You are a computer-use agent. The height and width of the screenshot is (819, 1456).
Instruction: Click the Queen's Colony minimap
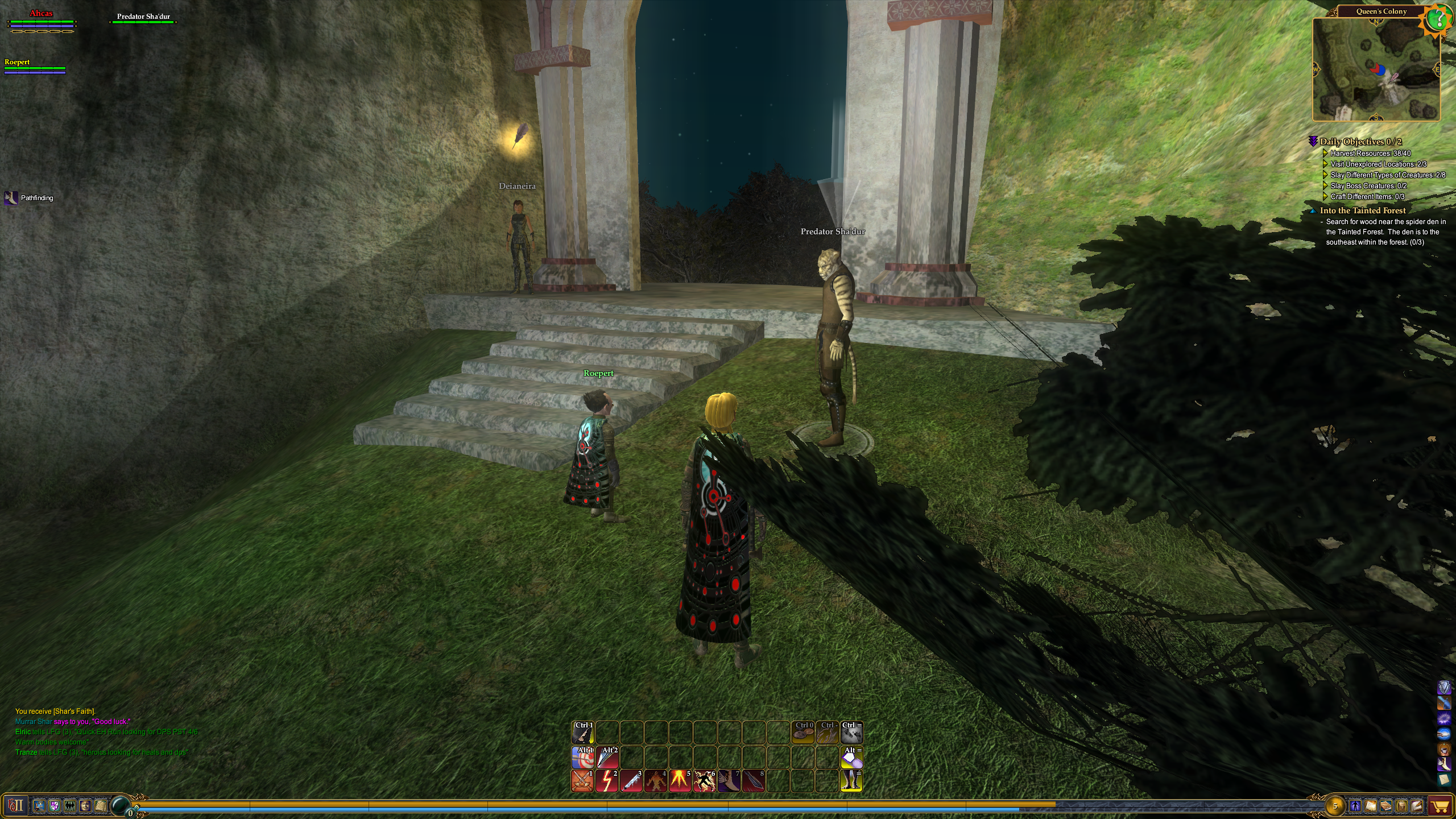pyautogui.click(x=1376, y=69)
